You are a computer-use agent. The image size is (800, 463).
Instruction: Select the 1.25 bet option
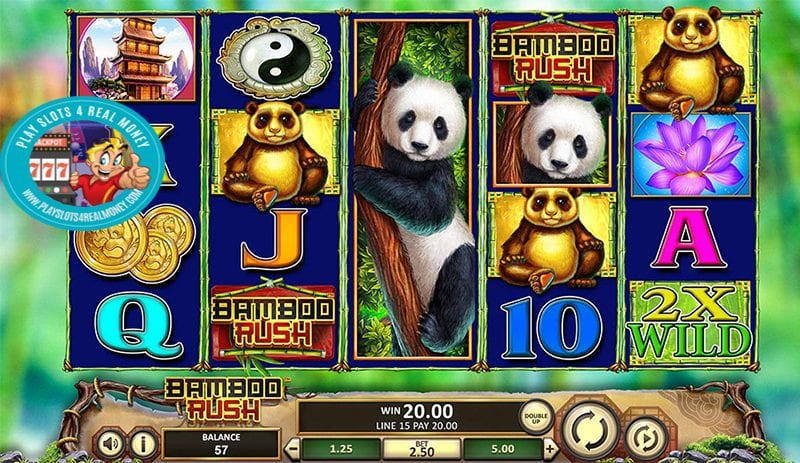340,447
